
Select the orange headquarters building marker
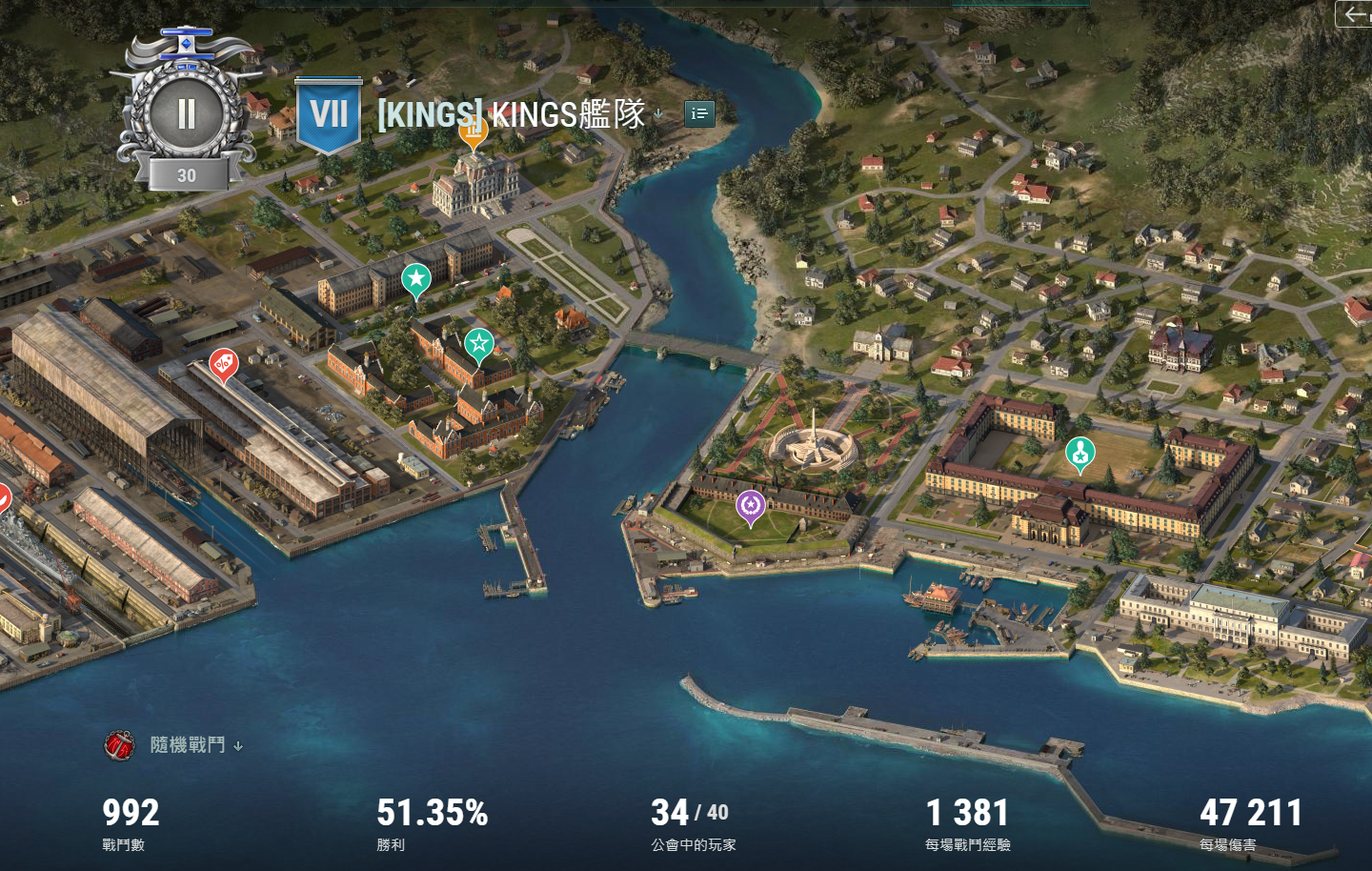tap(474, 133)
